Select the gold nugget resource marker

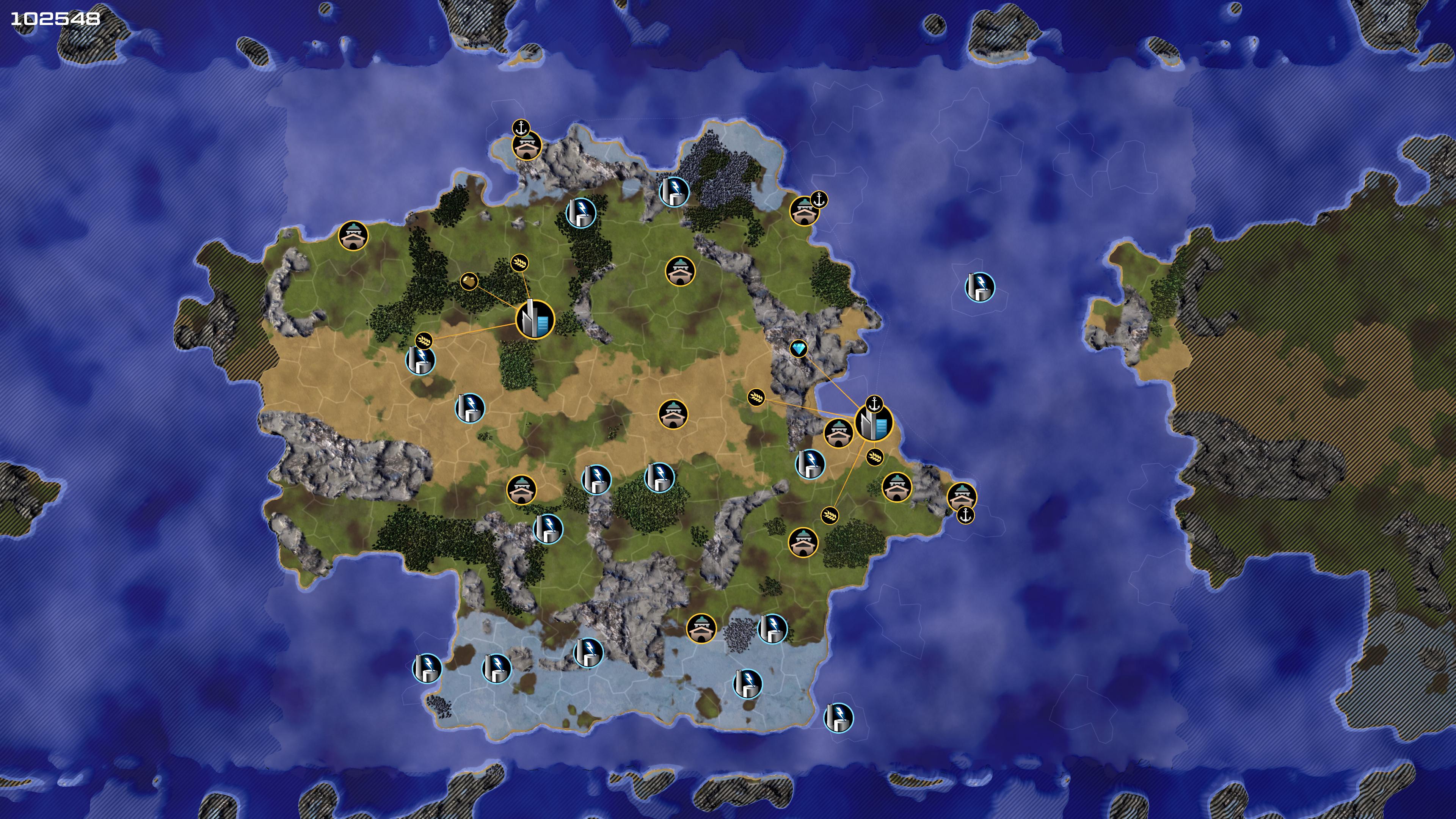[x=469, y=281]
